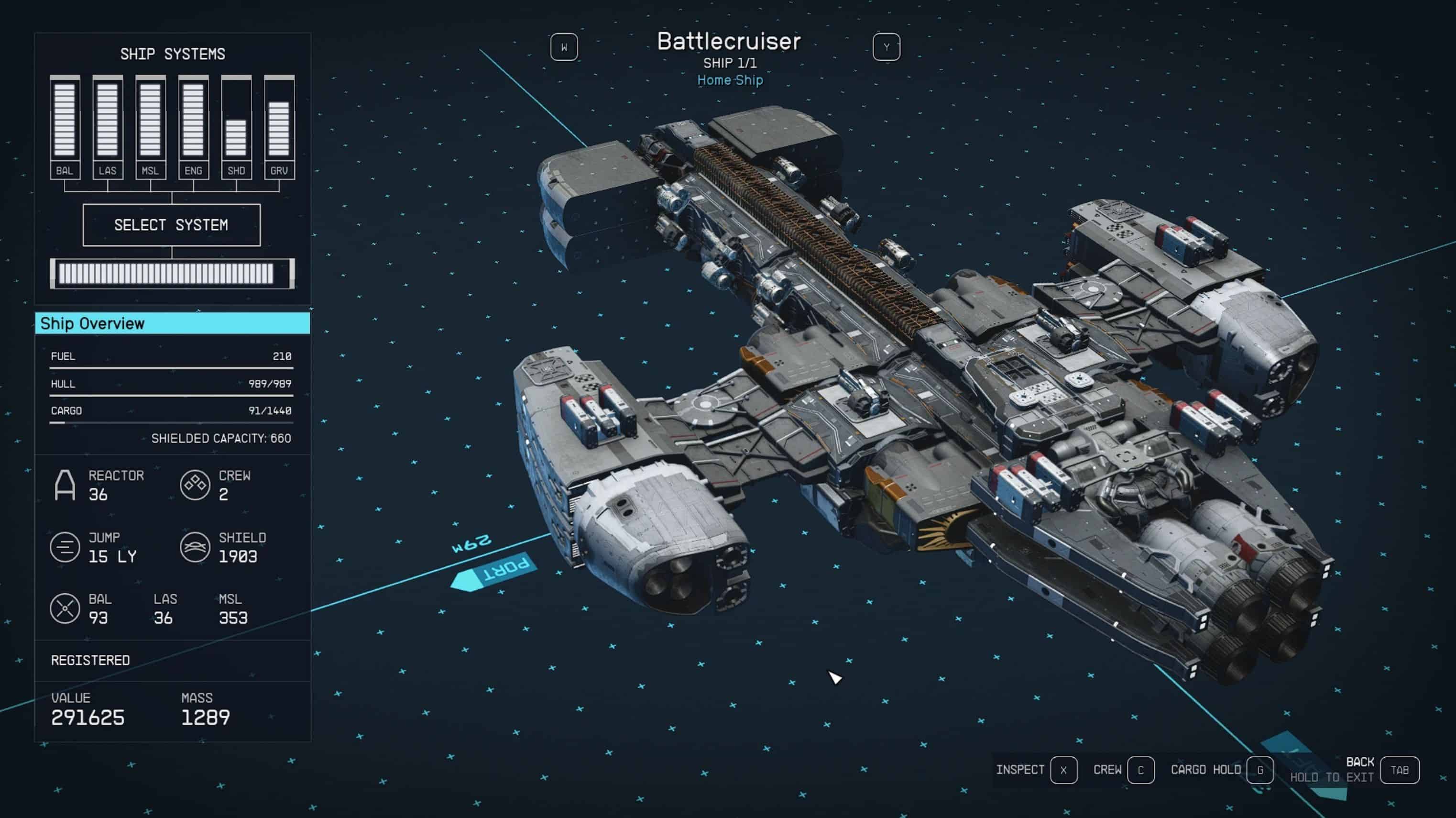Go Back from the ship menu
The height and width of the screenshot is (818, 1456).
(1399, 770)
